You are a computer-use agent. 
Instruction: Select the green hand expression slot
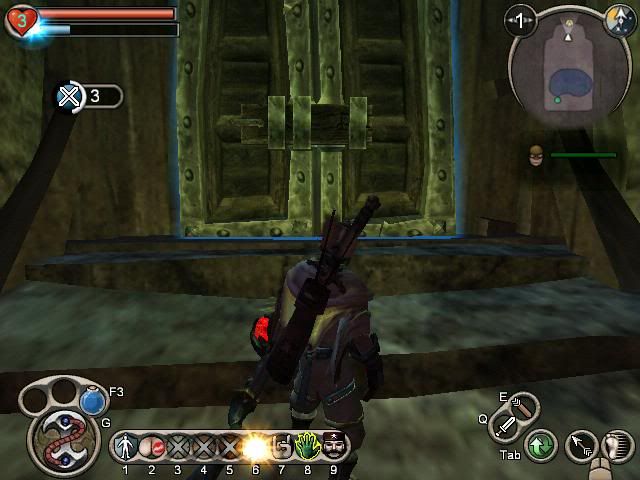pyautogui.click(x=307, y=445)
